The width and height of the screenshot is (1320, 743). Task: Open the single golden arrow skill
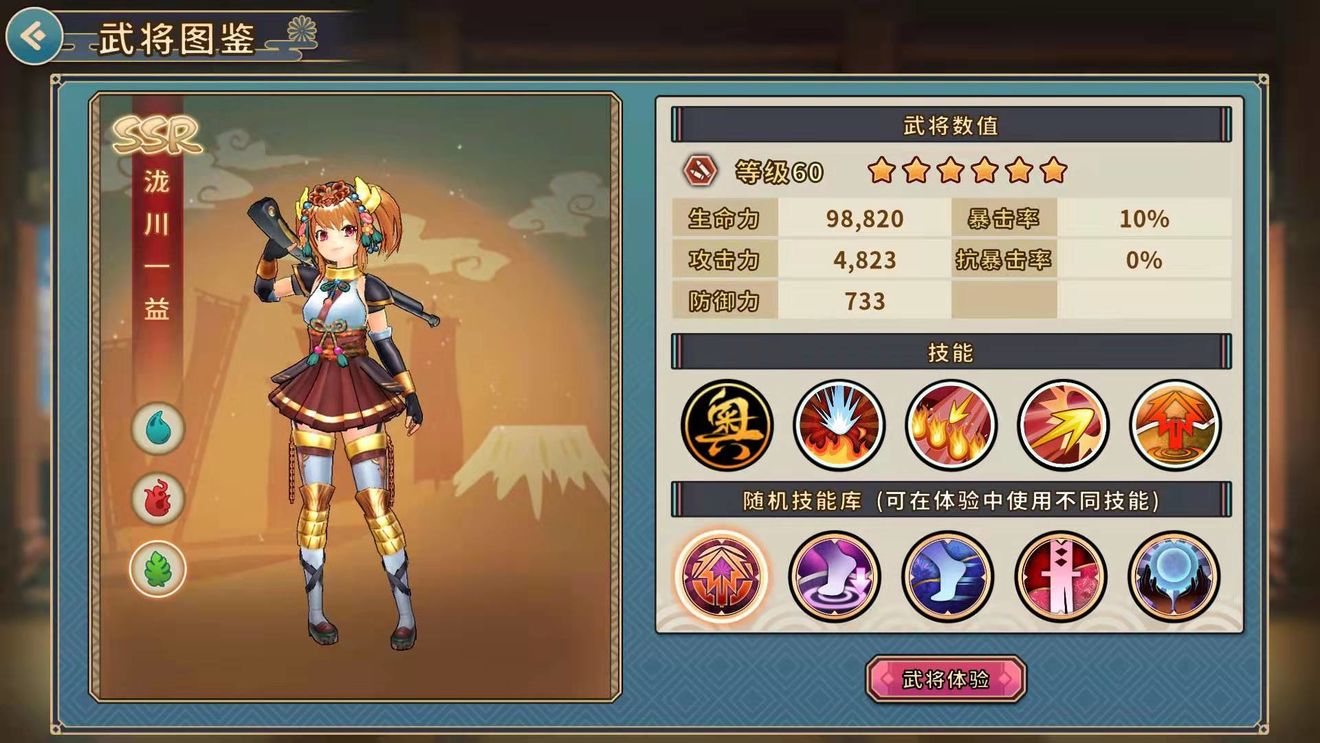pos(1063,424)
